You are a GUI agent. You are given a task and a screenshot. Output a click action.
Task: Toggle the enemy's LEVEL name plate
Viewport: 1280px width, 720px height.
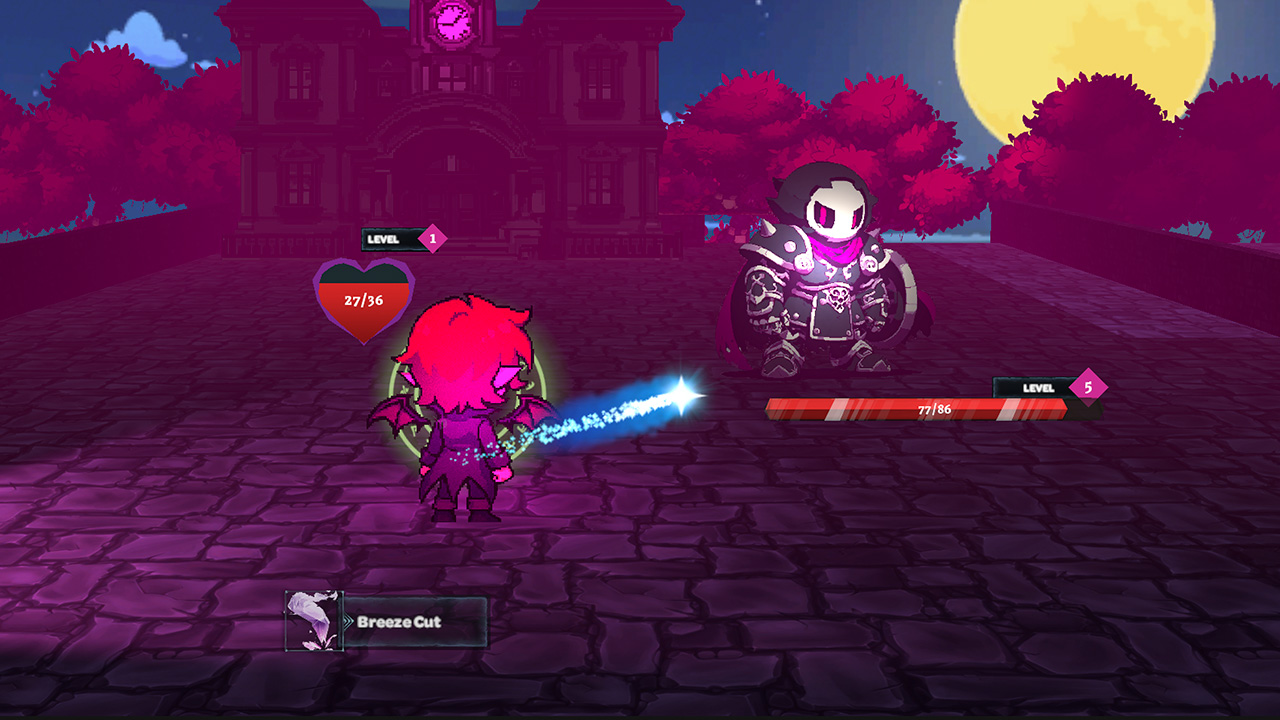tap(1040, 387)
